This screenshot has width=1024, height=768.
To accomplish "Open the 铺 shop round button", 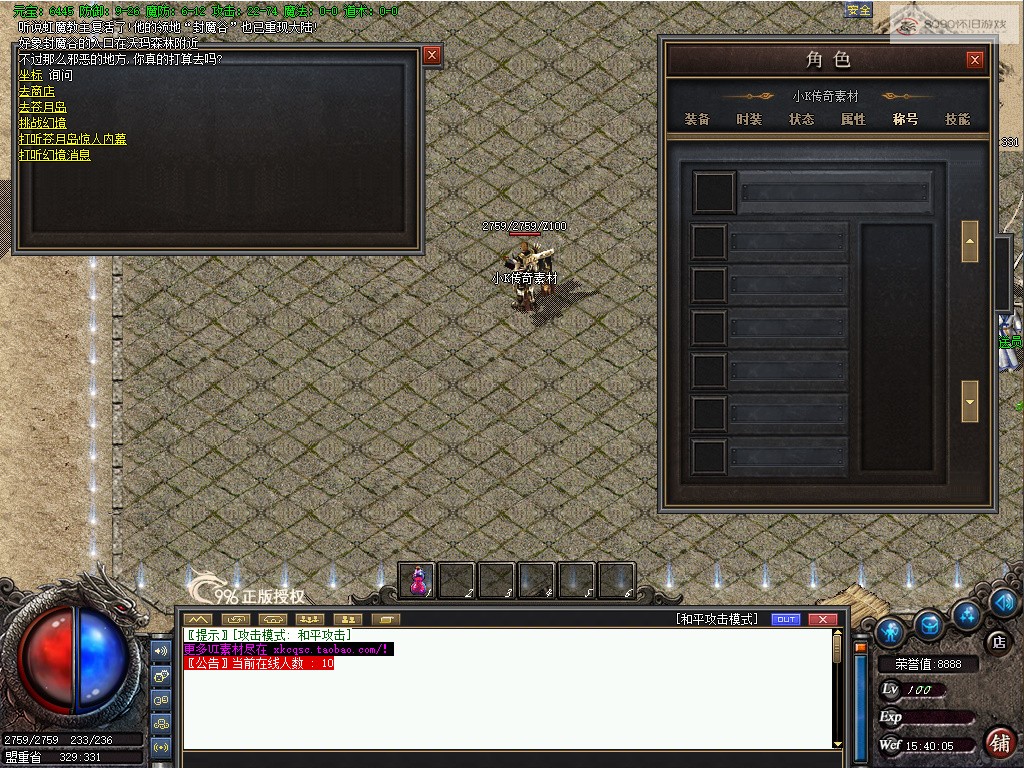I will (x=998, y=741).
